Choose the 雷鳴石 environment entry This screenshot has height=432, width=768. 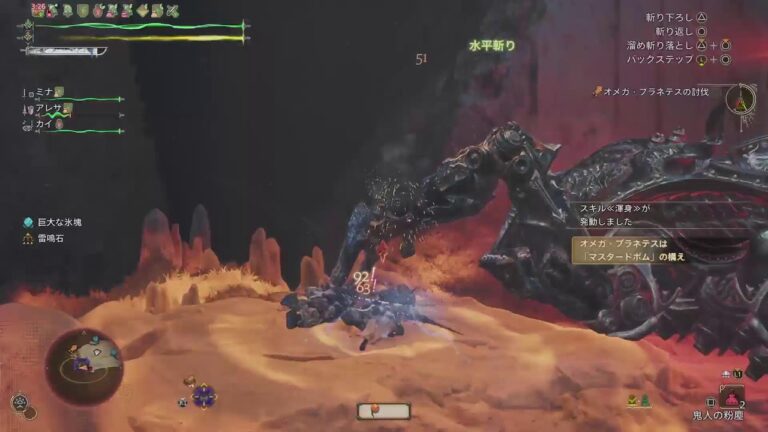click(x=49, y=239)
